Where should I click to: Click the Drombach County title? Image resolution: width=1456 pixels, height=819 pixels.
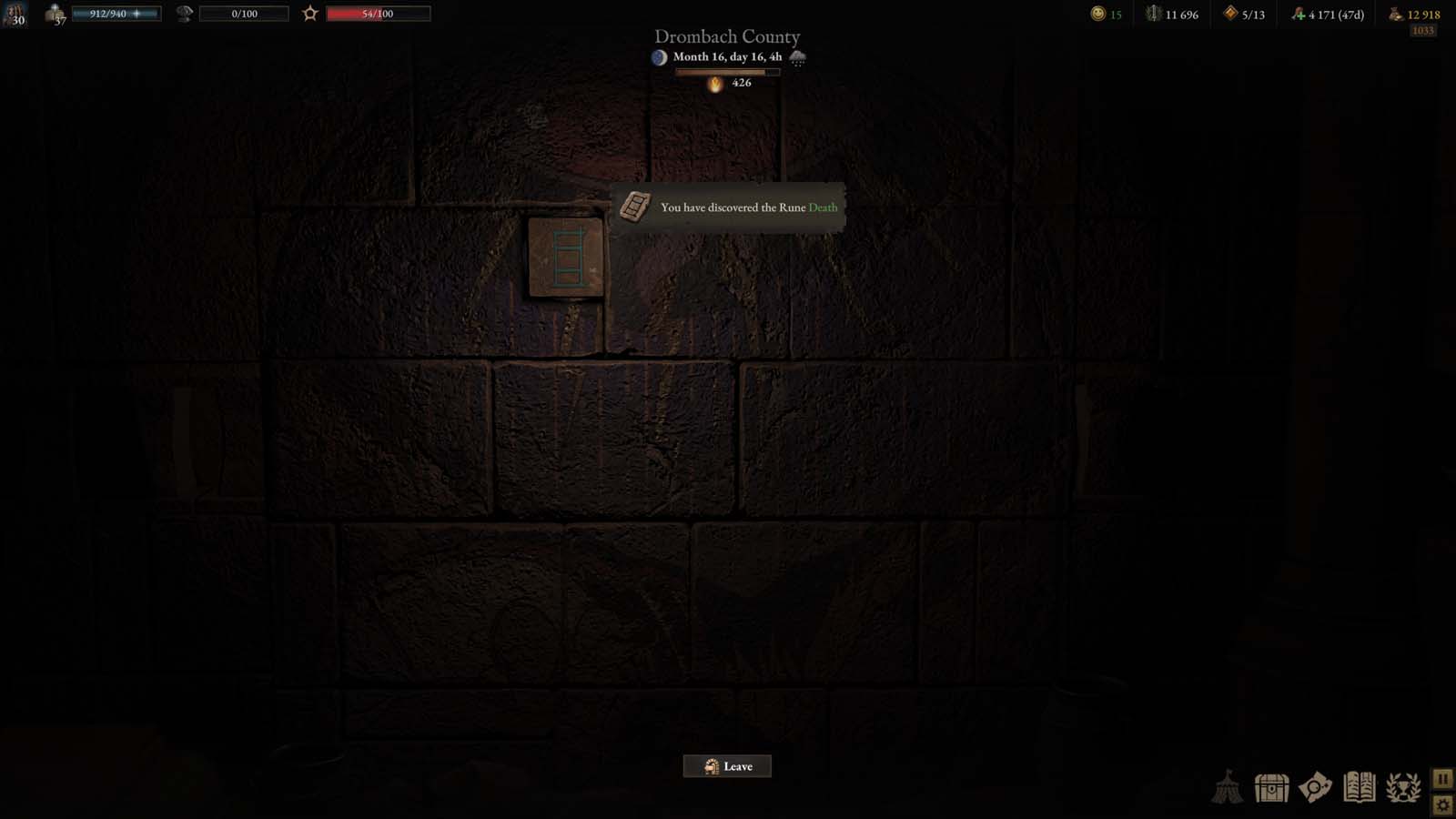[x=726, y=37]
